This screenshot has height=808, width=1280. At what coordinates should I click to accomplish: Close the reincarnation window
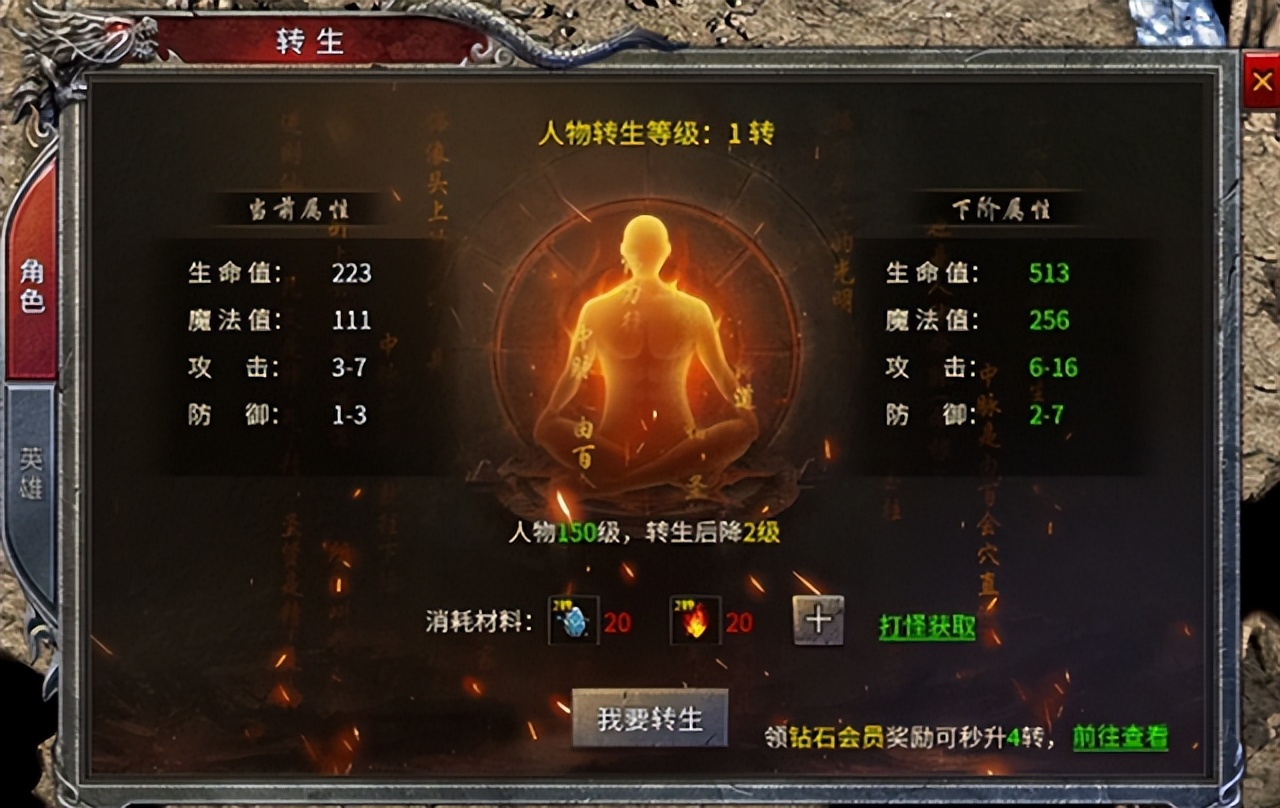tap(1262, 81)
